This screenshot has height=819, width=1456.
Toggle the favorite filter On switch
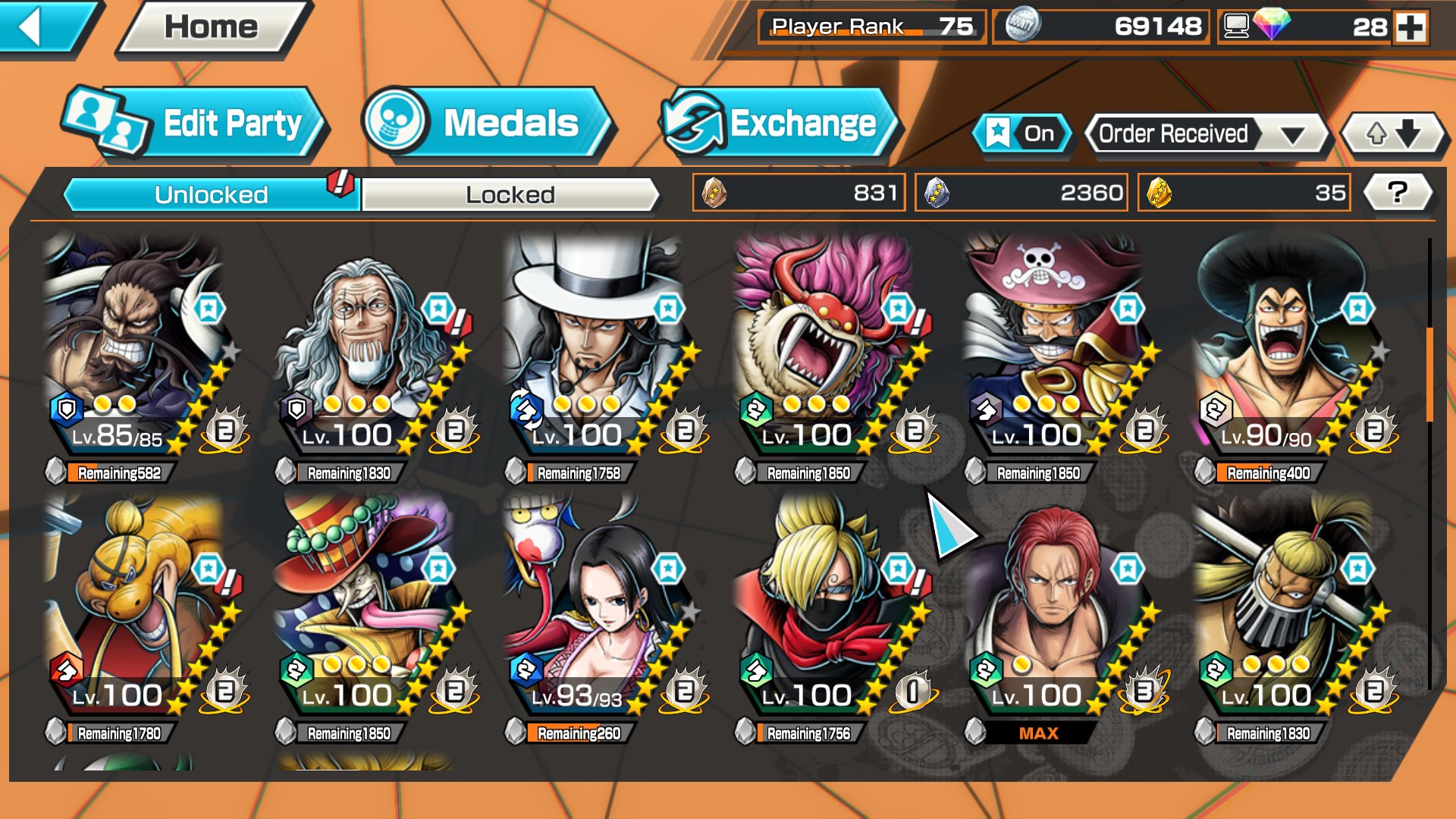1021,134
